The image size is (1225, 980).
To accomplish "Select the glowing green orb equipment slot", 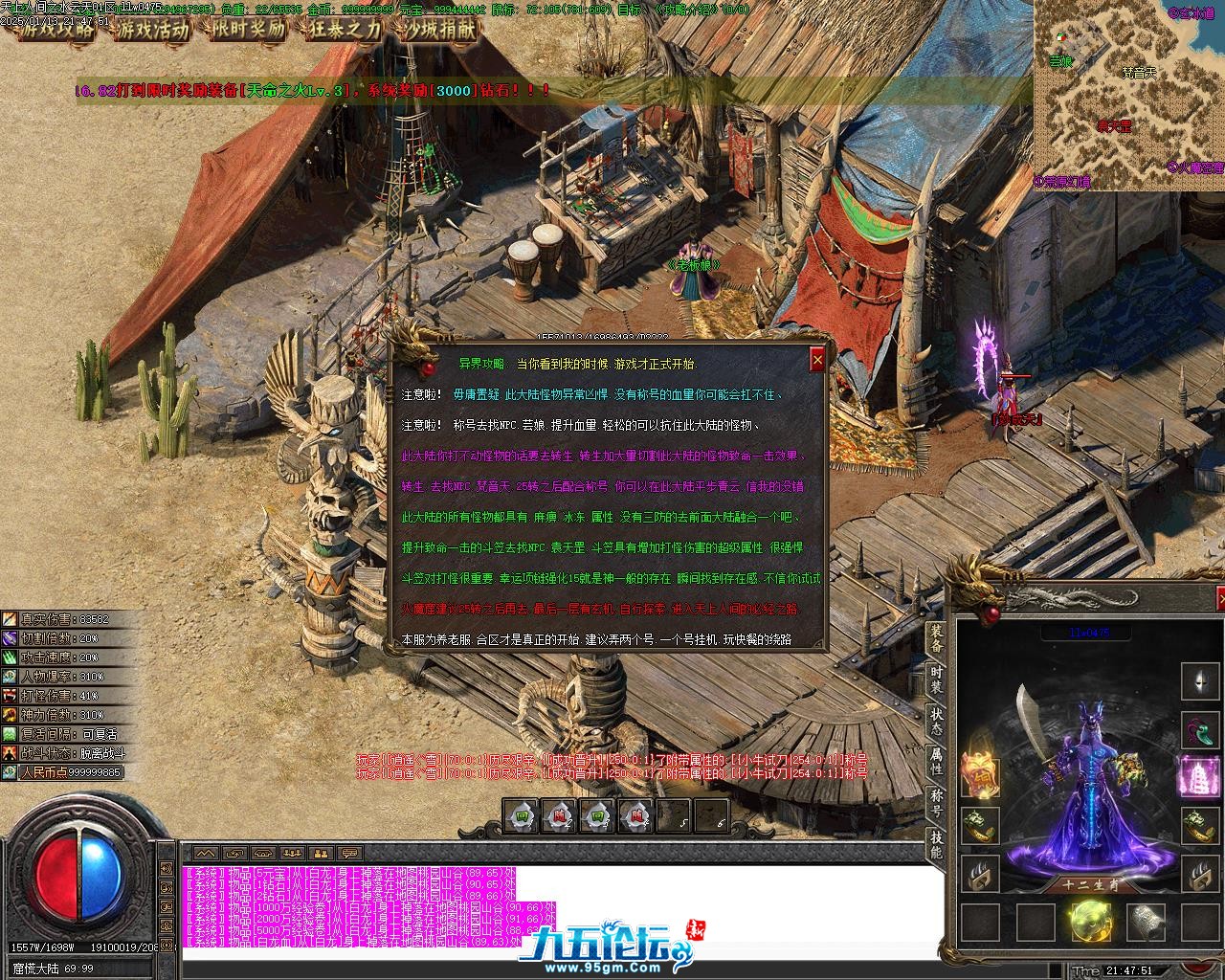I will (1090, 922).
